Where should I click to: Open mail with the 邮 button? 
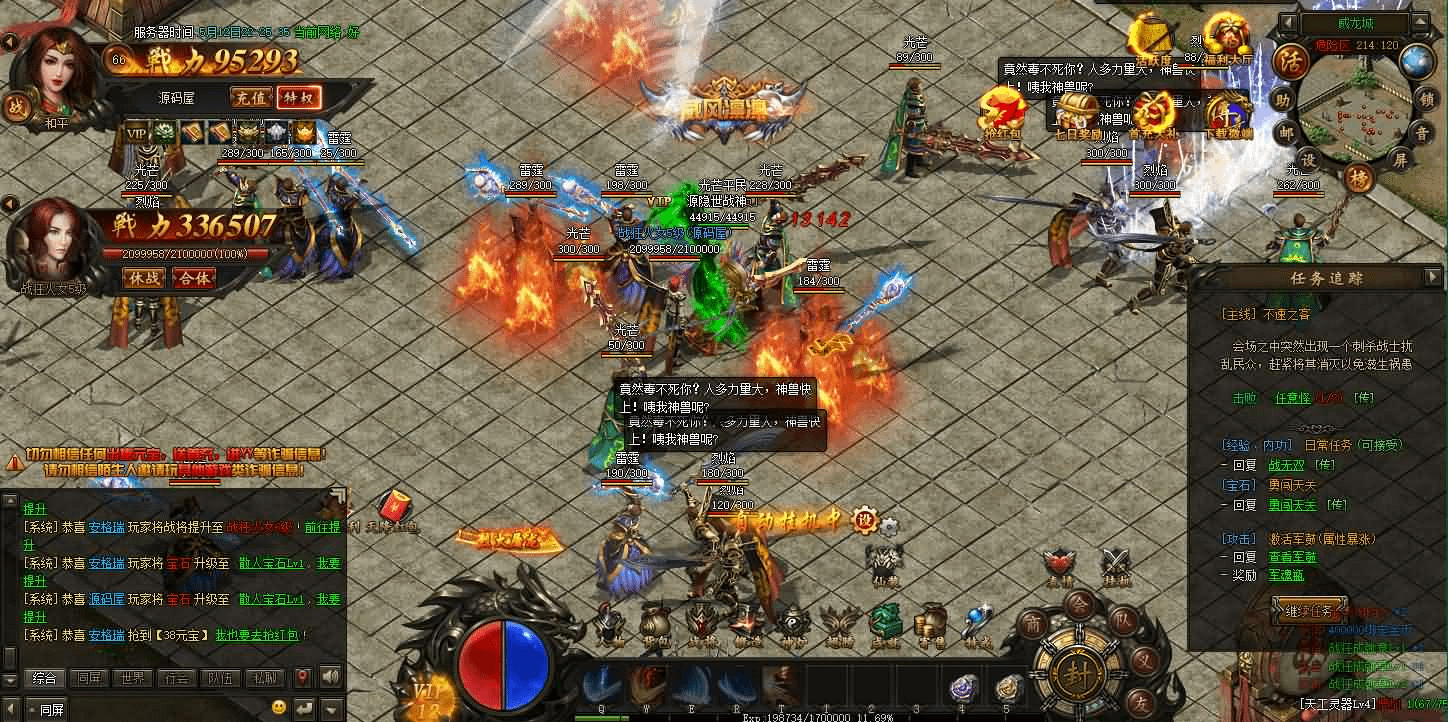click(1284, 131)
